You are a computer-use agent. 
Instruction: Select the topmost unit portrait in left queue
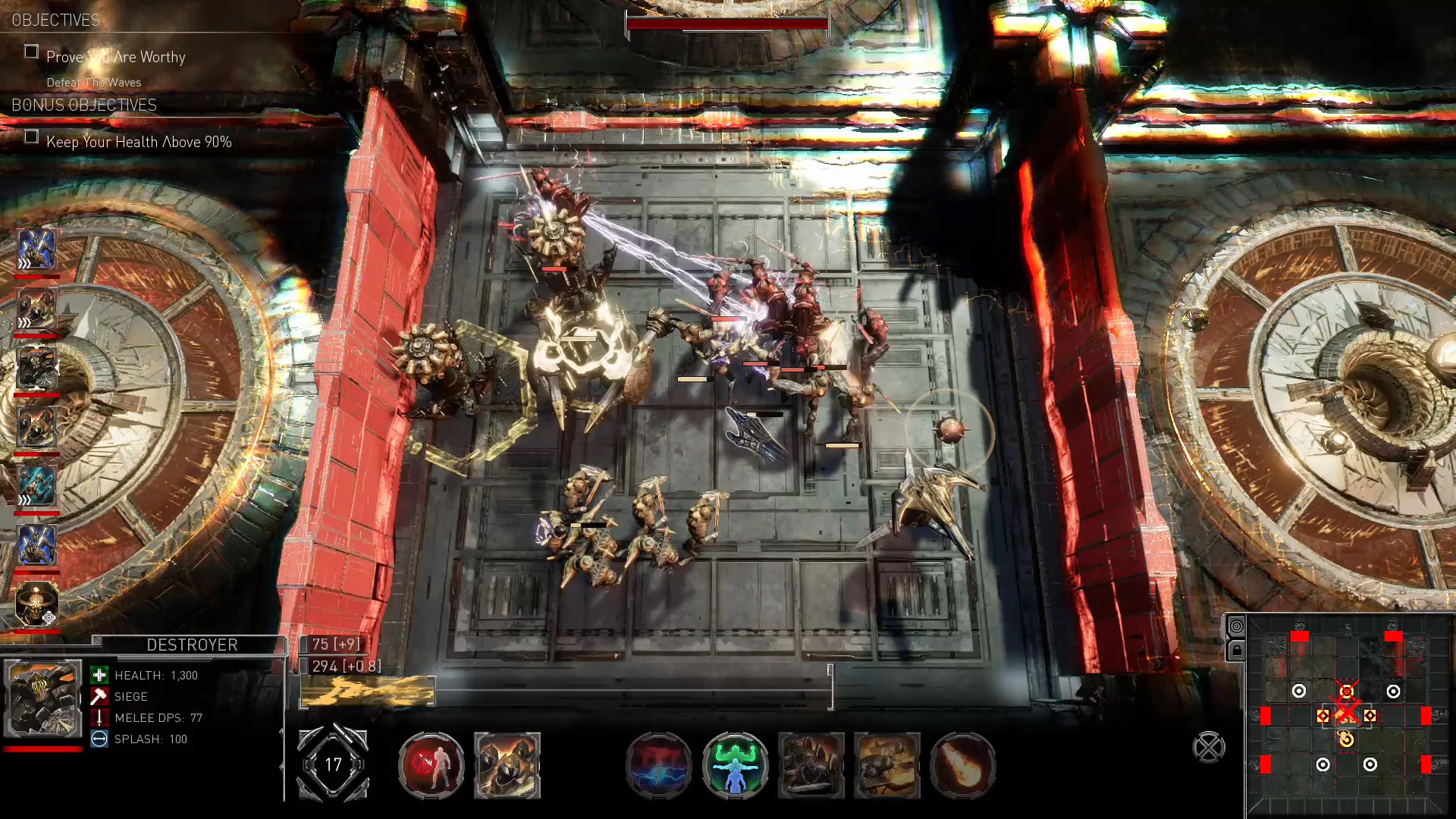pyautogui.click(x=36, y=250)
